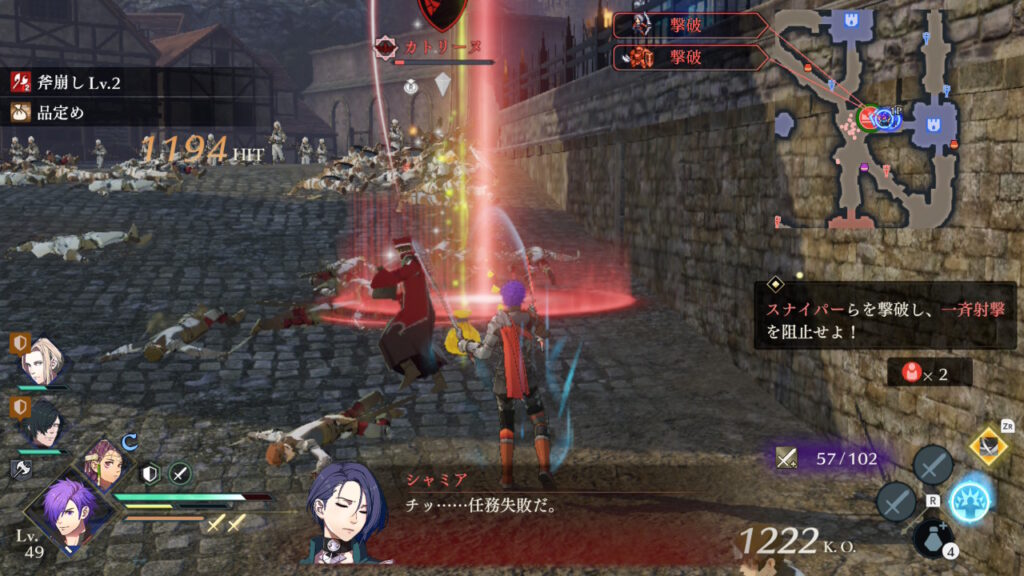Switch to the blonde-haired ally portrait

coord(45,361)
